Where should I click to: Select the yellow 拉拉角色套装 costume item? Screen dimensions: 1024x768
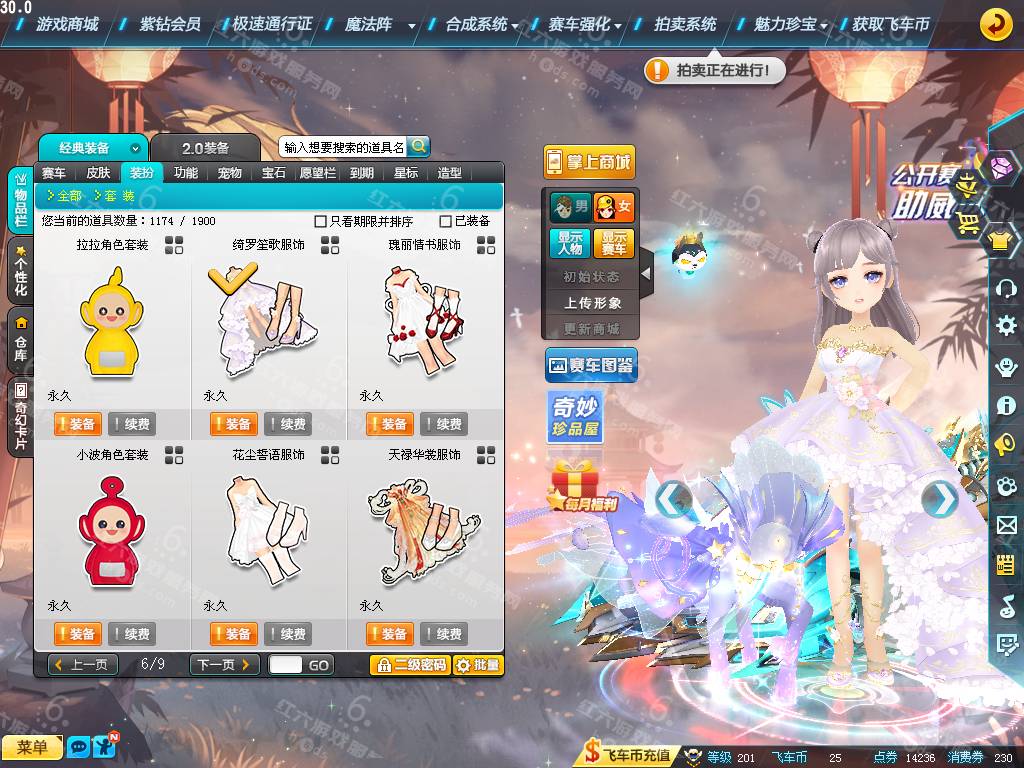pyautogui.click(x=112, y=323)
